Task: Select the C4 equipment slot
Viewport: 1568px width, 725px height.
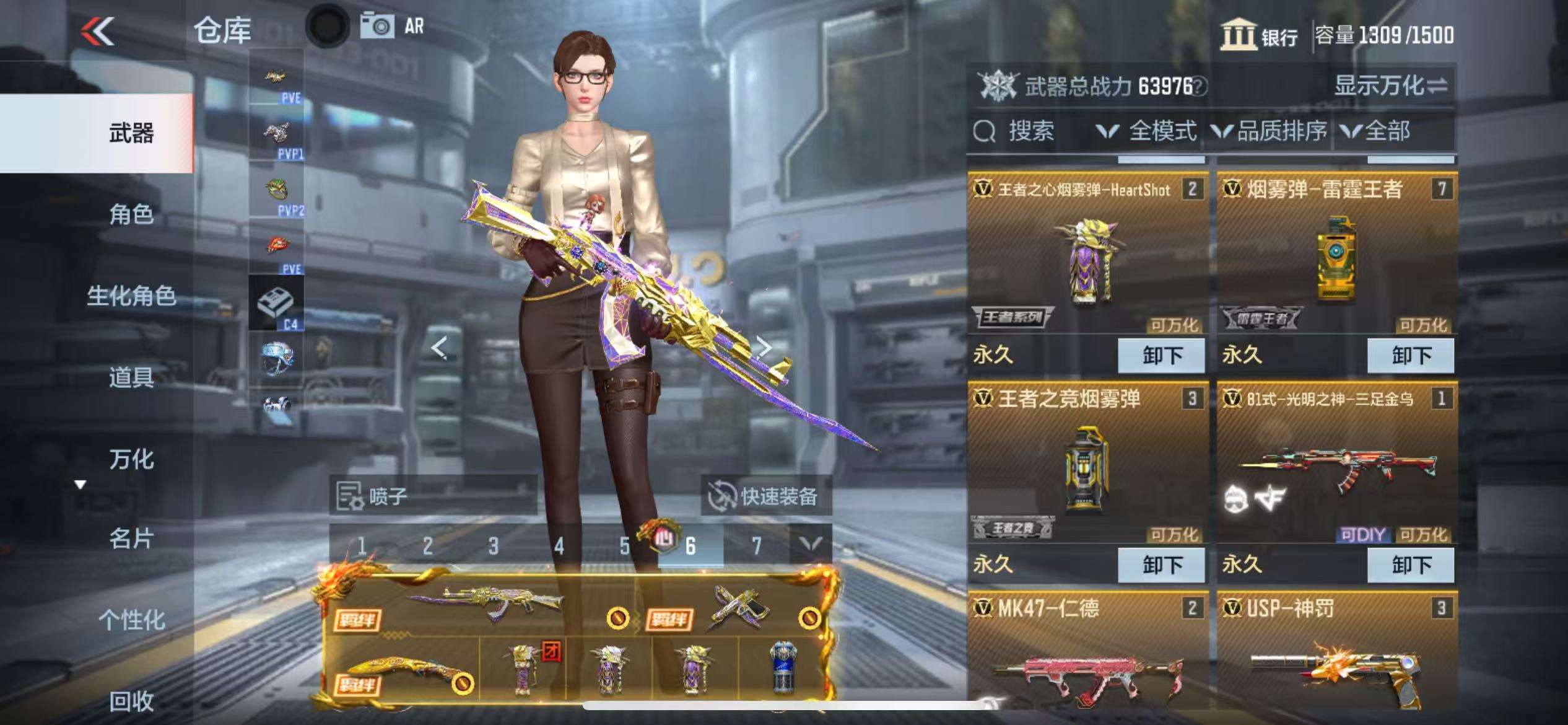Action: tap(276, 304)
